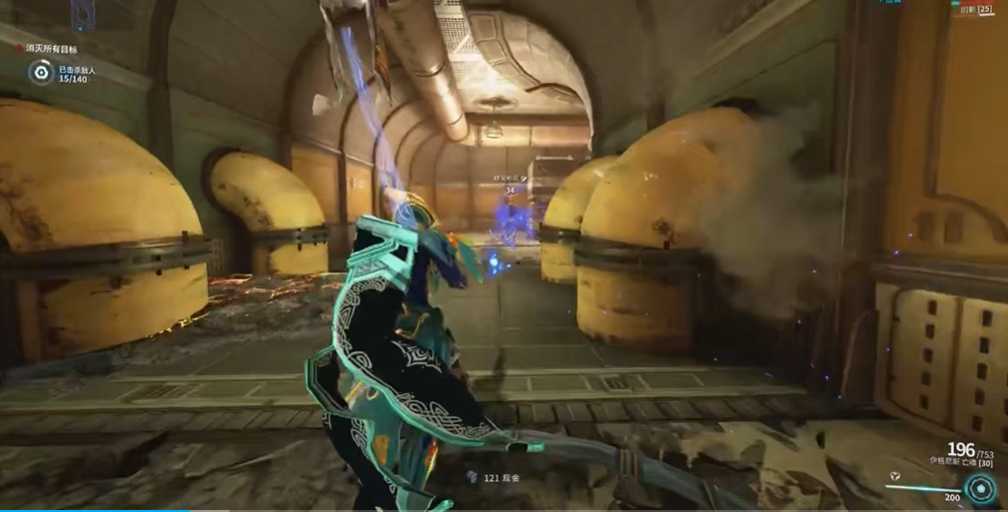Click the round objective tracker icon

[x=41, y=72]
